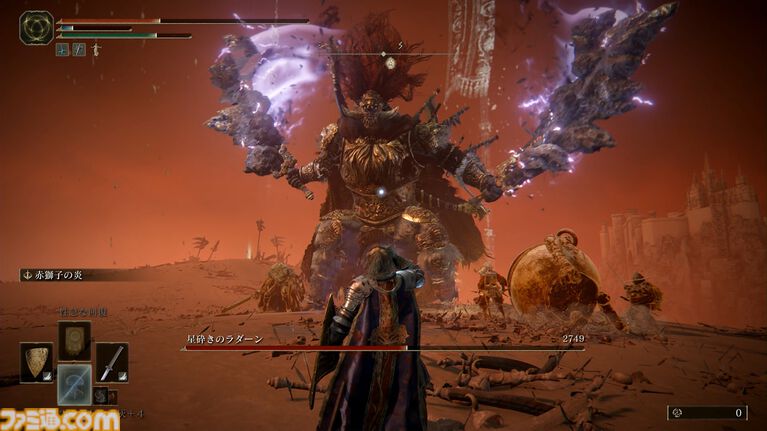Click the first blue buff status icon

point(62,49)
